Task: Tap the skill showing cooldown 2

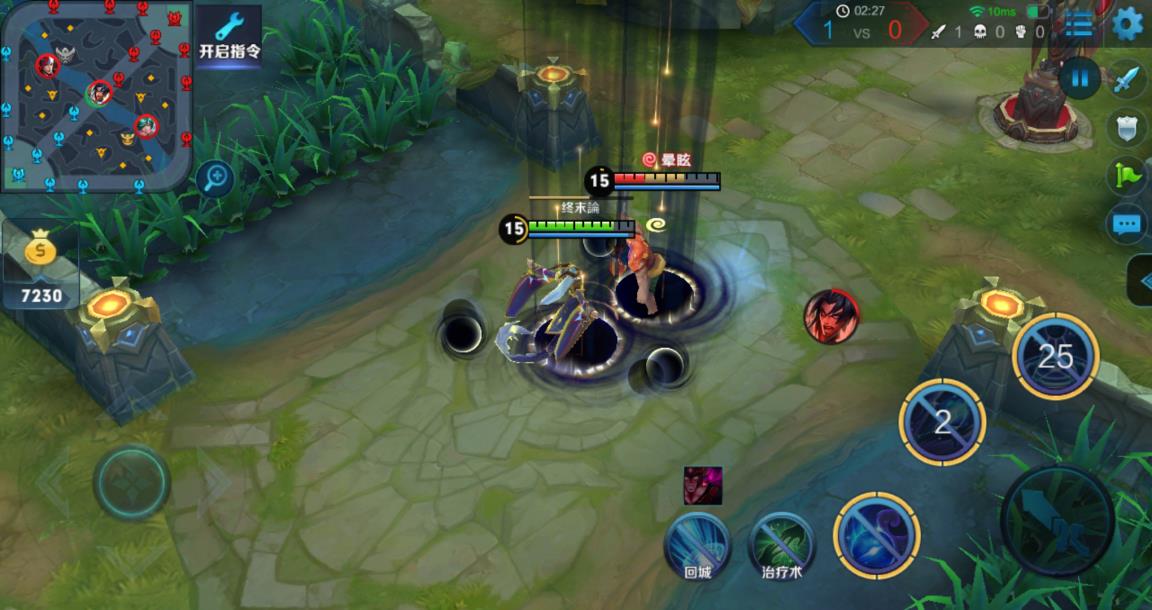Action: point(942,422)
